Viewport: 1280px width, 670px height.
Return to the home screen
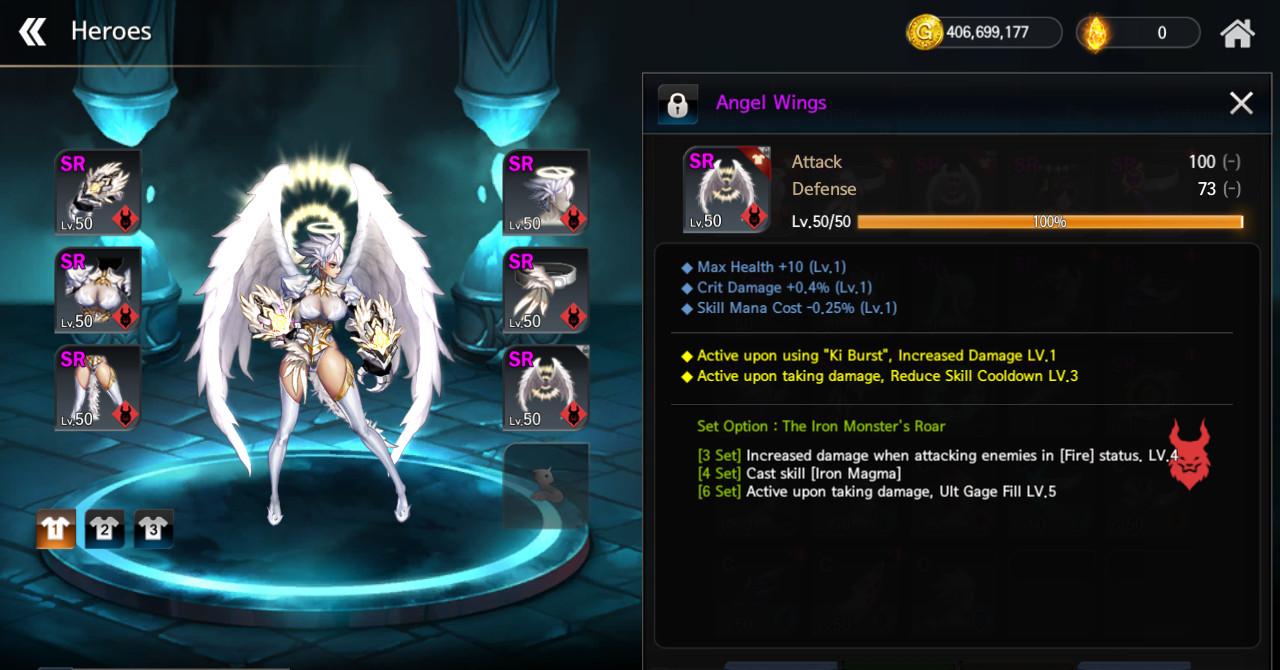(1237, 33)
